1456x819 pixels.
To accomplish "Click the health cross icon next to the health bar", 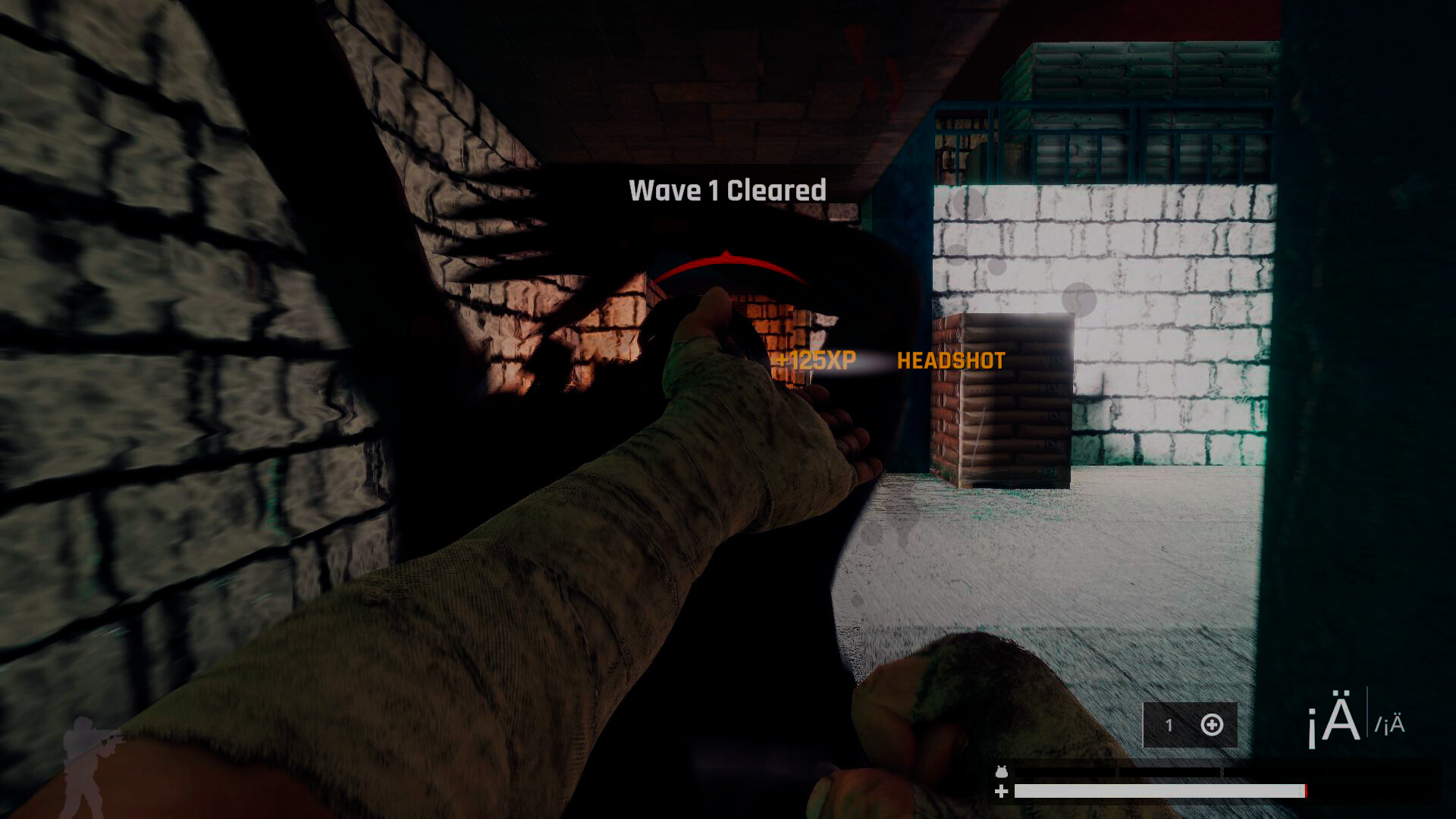I will tap(1001, 791).
